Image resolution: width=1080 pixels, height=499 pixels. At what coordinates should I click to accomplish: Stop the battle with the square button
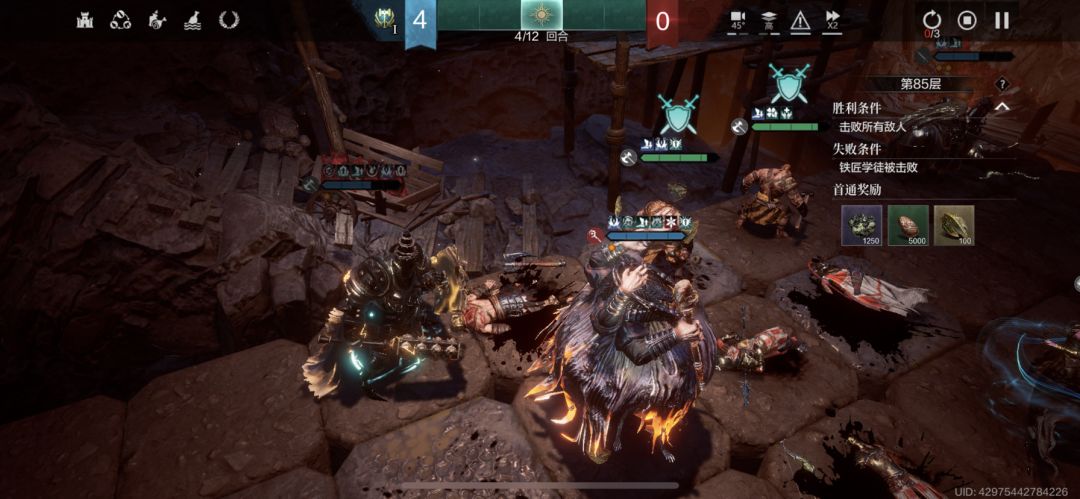(x=967, y=19)
